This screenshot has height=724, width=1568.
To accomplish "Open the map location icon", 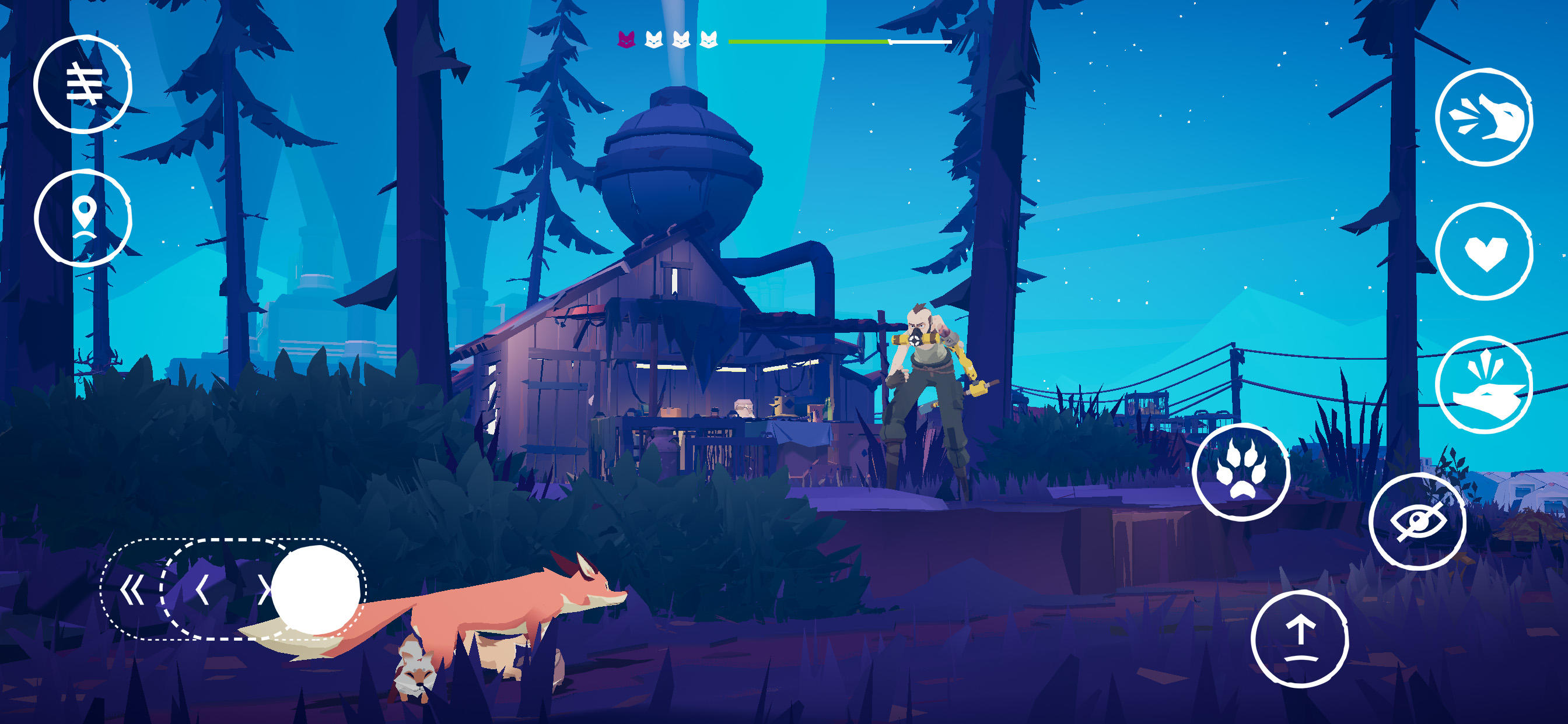I will [x=85, y=218].
